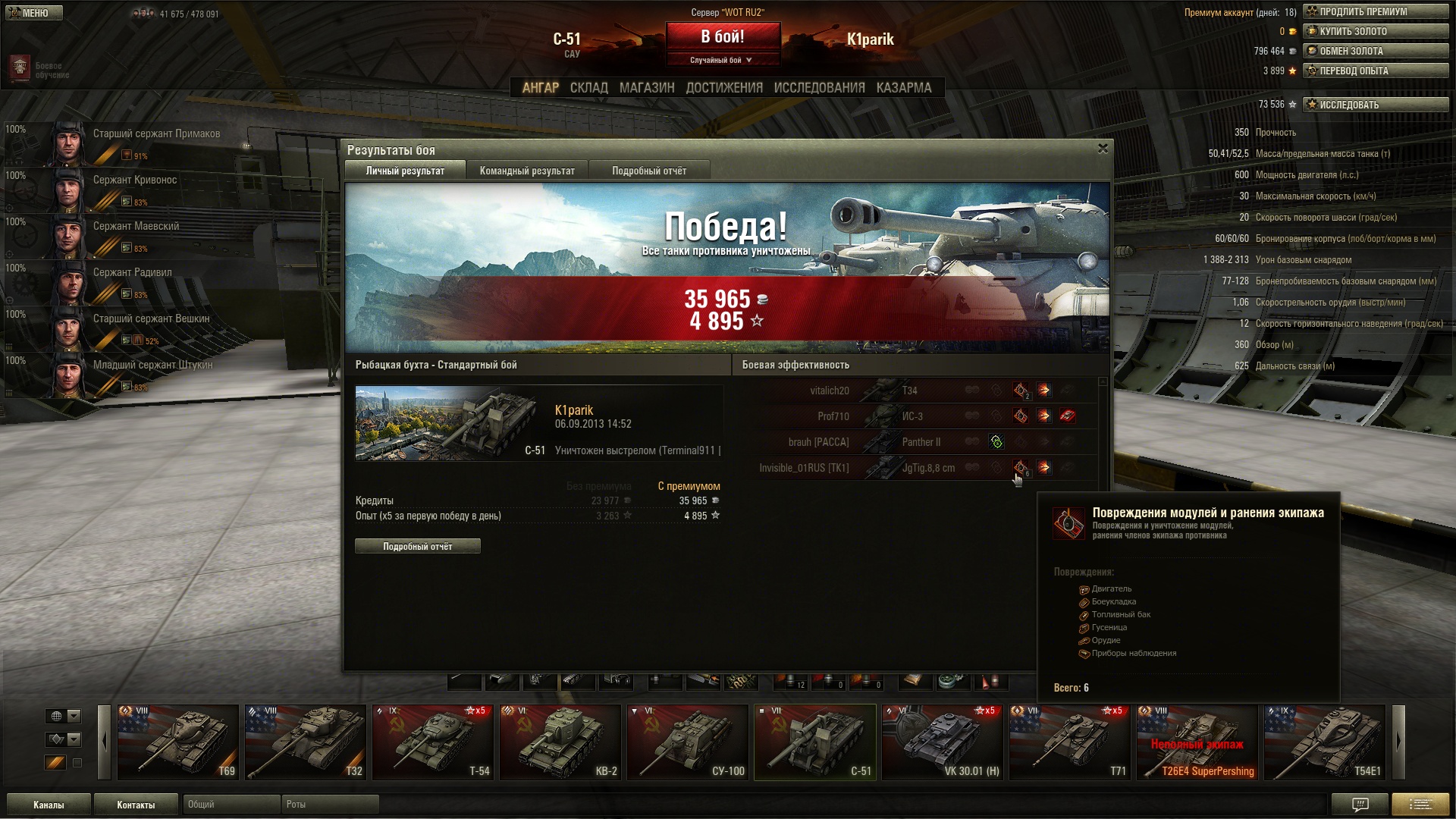Go to the СКЛАД section
The image size is (1456, 819).
(x=588, y=88)
